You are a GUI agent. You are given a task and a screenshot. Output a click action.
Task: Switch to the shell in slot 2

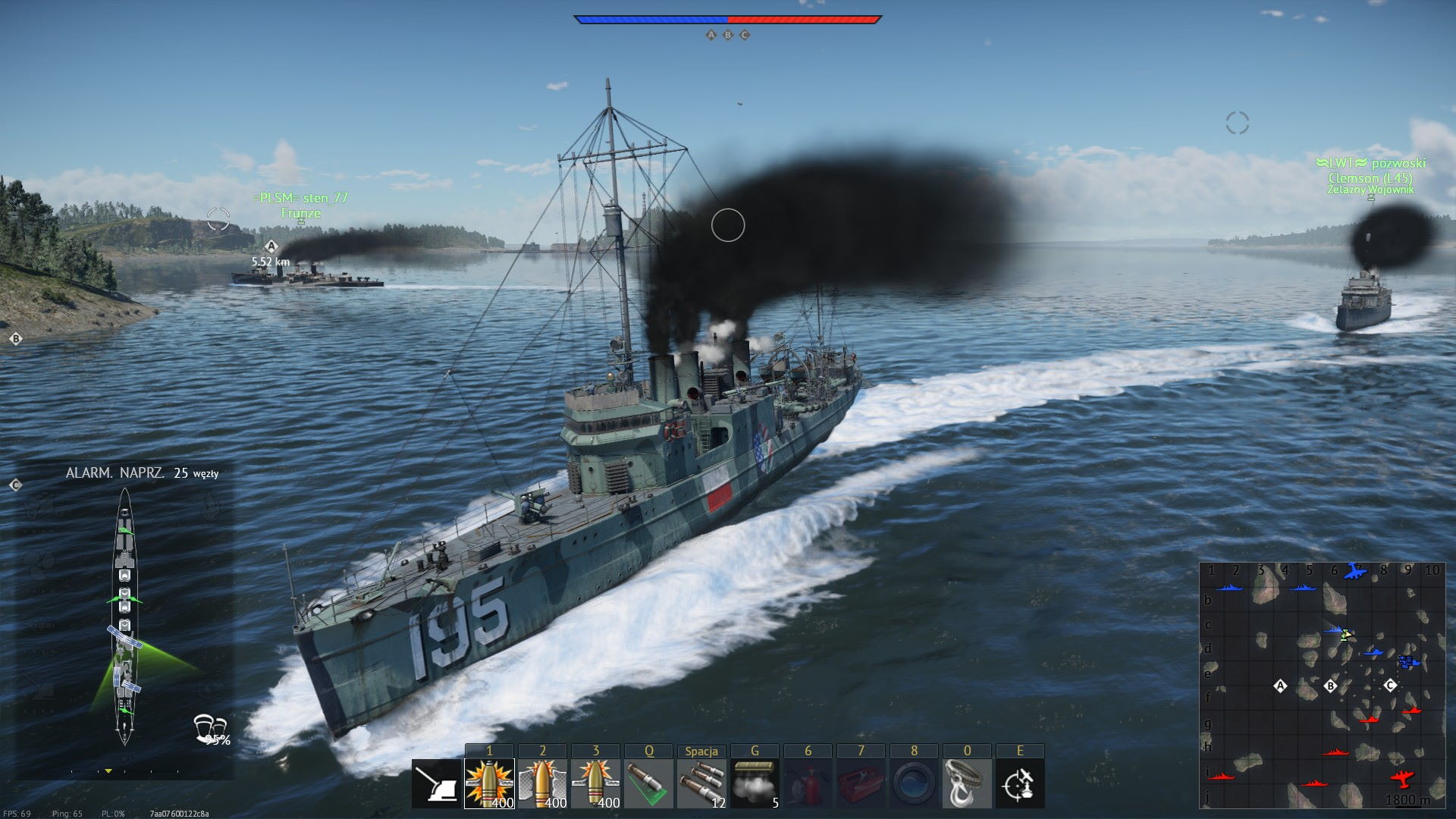coord(542,784)
